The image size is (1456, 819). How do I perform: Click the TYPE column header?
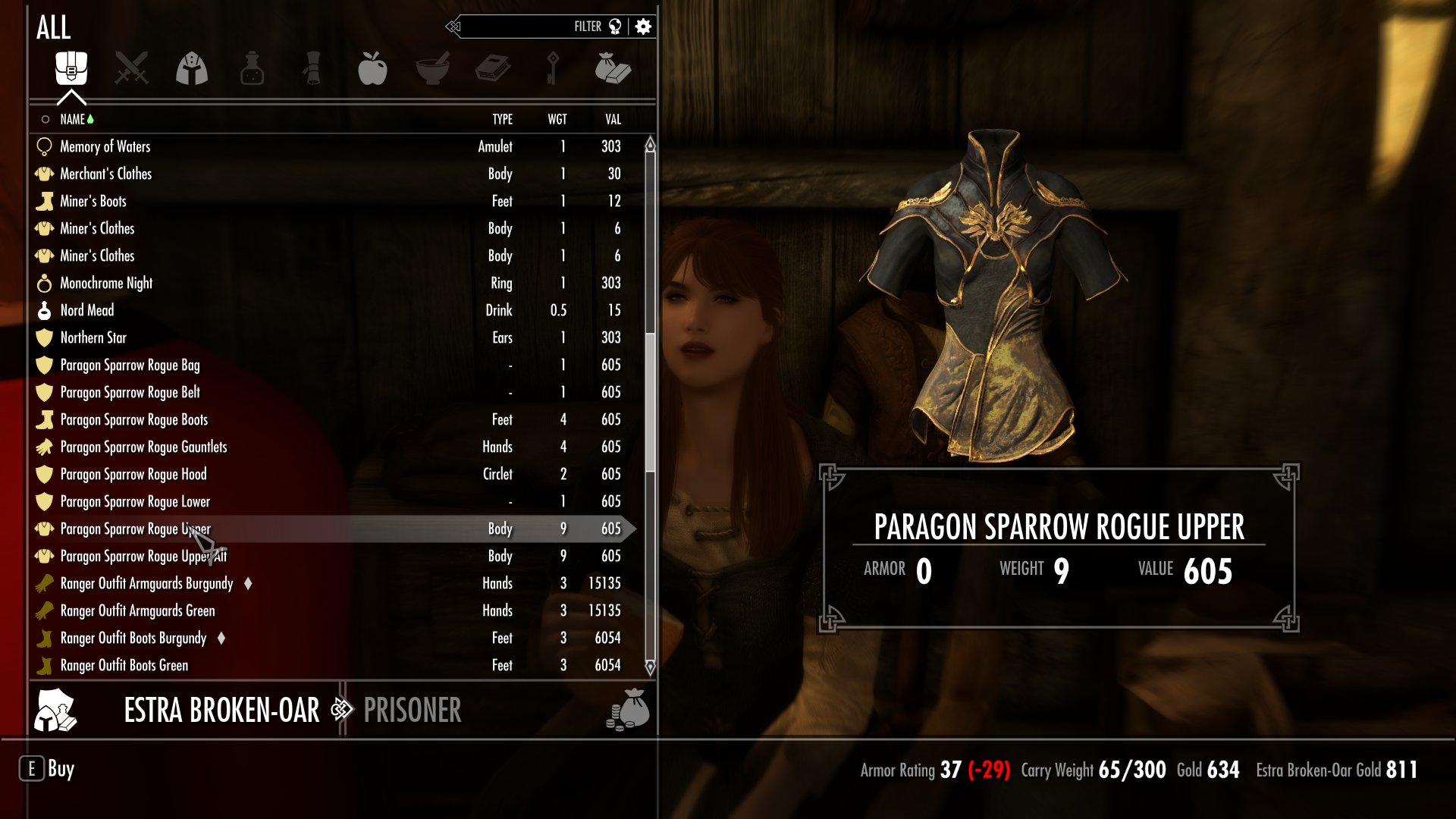pyautogui.click(x=503, y=119)
